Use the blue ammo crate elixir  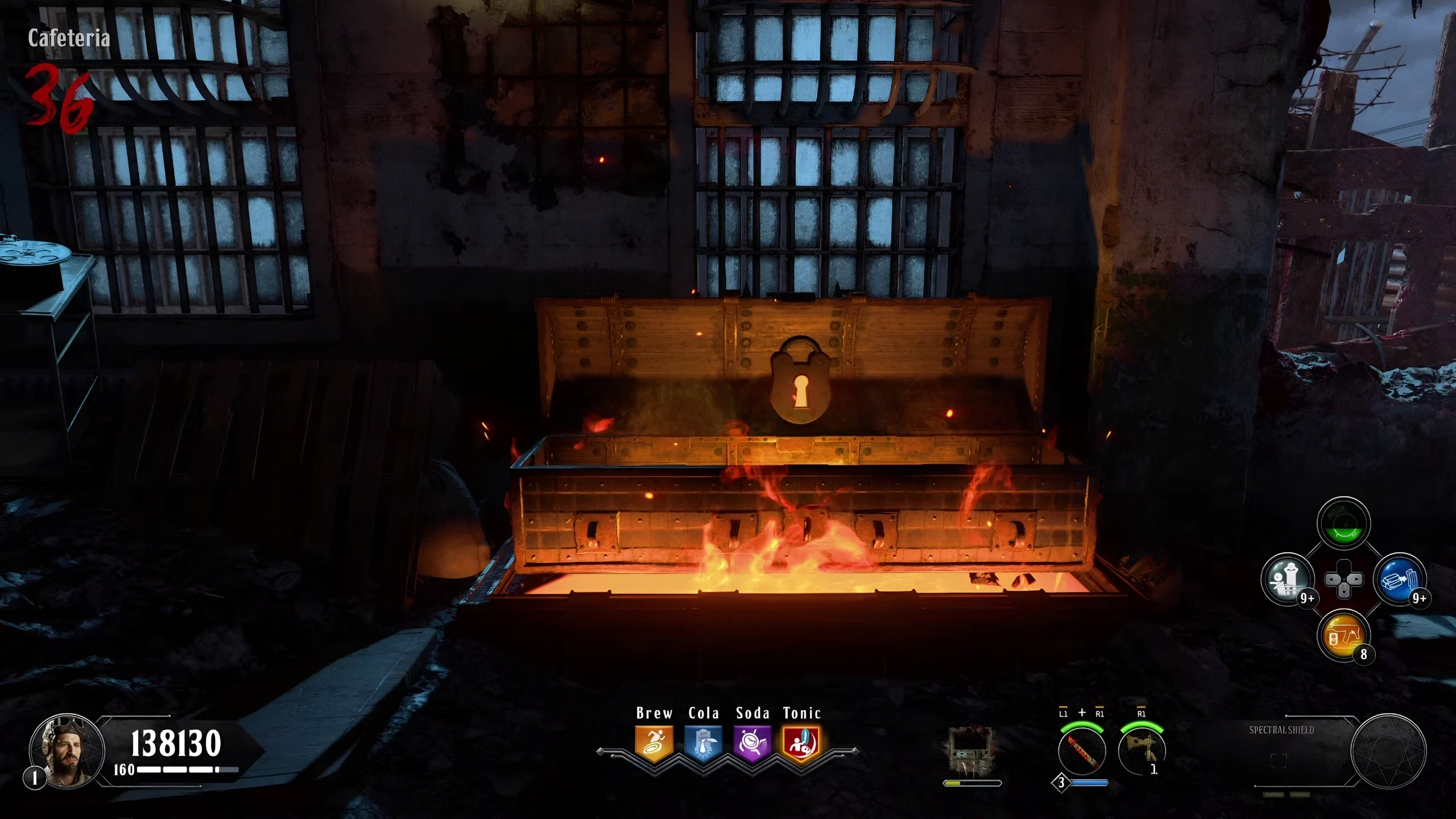[x=1400, y=580]
